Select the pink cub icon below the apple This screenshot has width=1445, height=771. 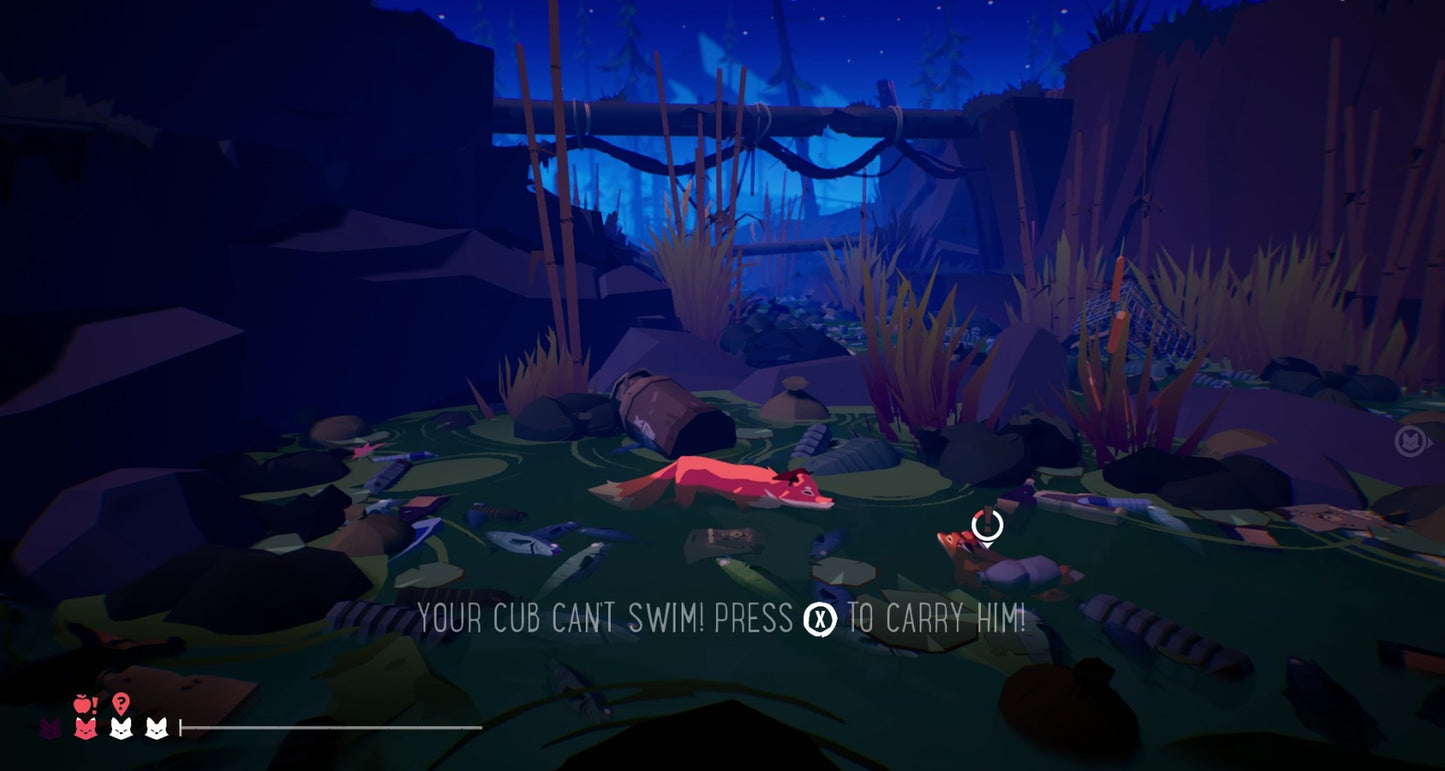85,729
